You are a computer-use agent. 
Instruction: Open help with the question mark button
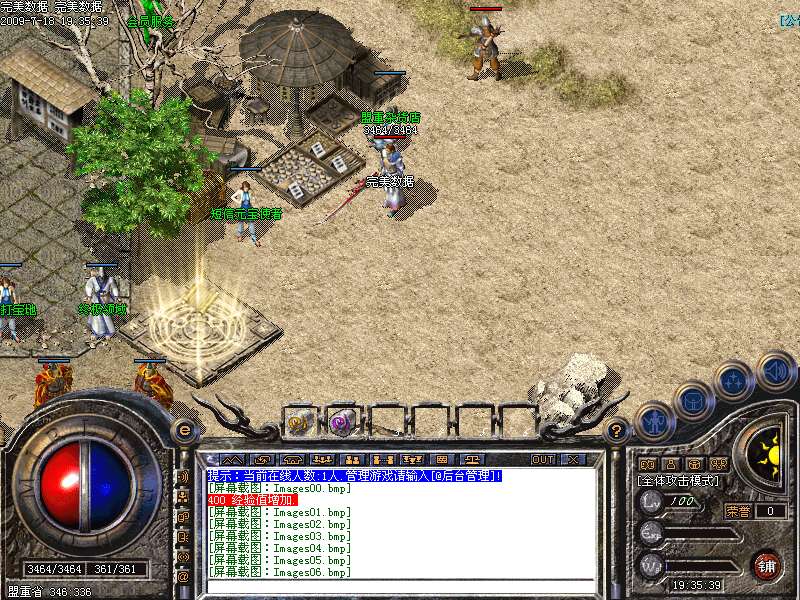617,431
